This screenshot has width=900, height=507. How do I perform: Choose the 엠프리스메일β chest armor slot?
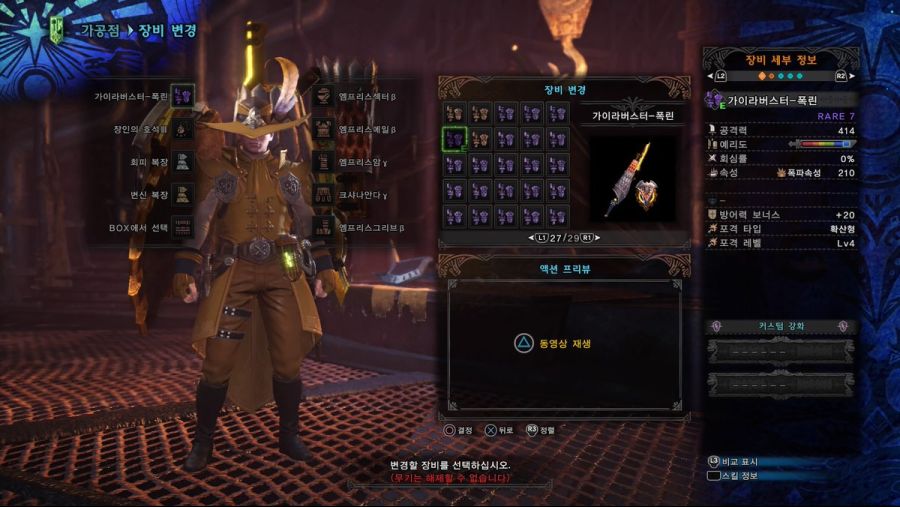point(323,129)
